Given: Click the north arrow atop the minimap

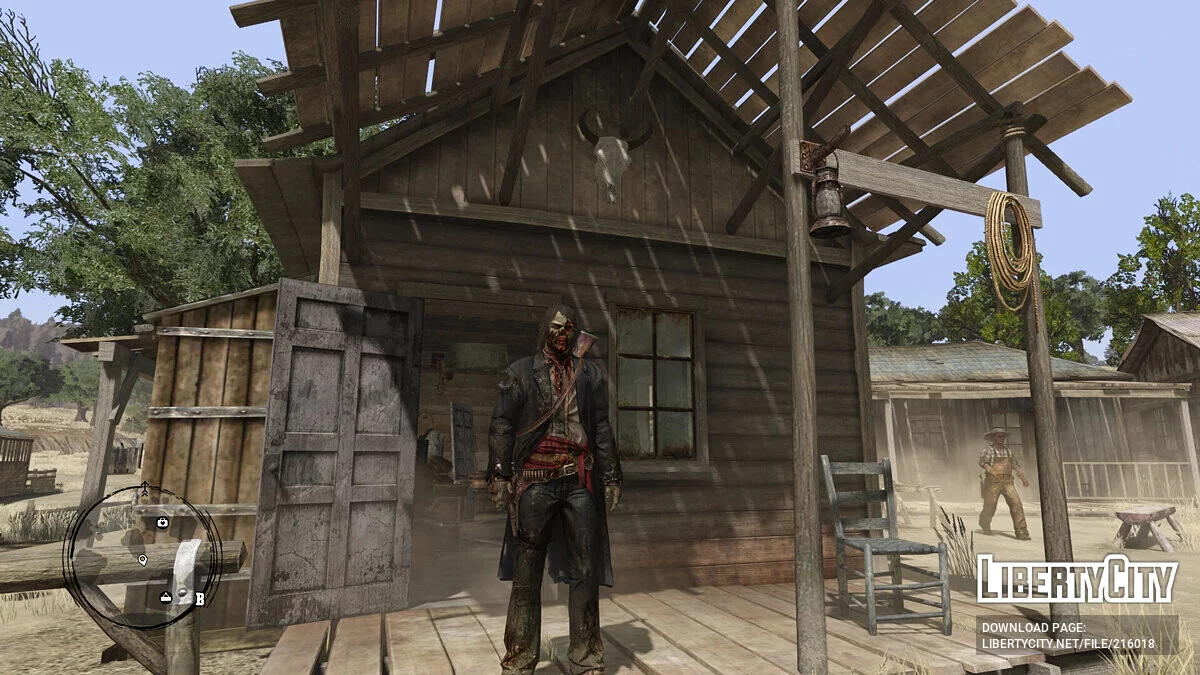Looking at the screenshot, I should (x=143, y=489).
